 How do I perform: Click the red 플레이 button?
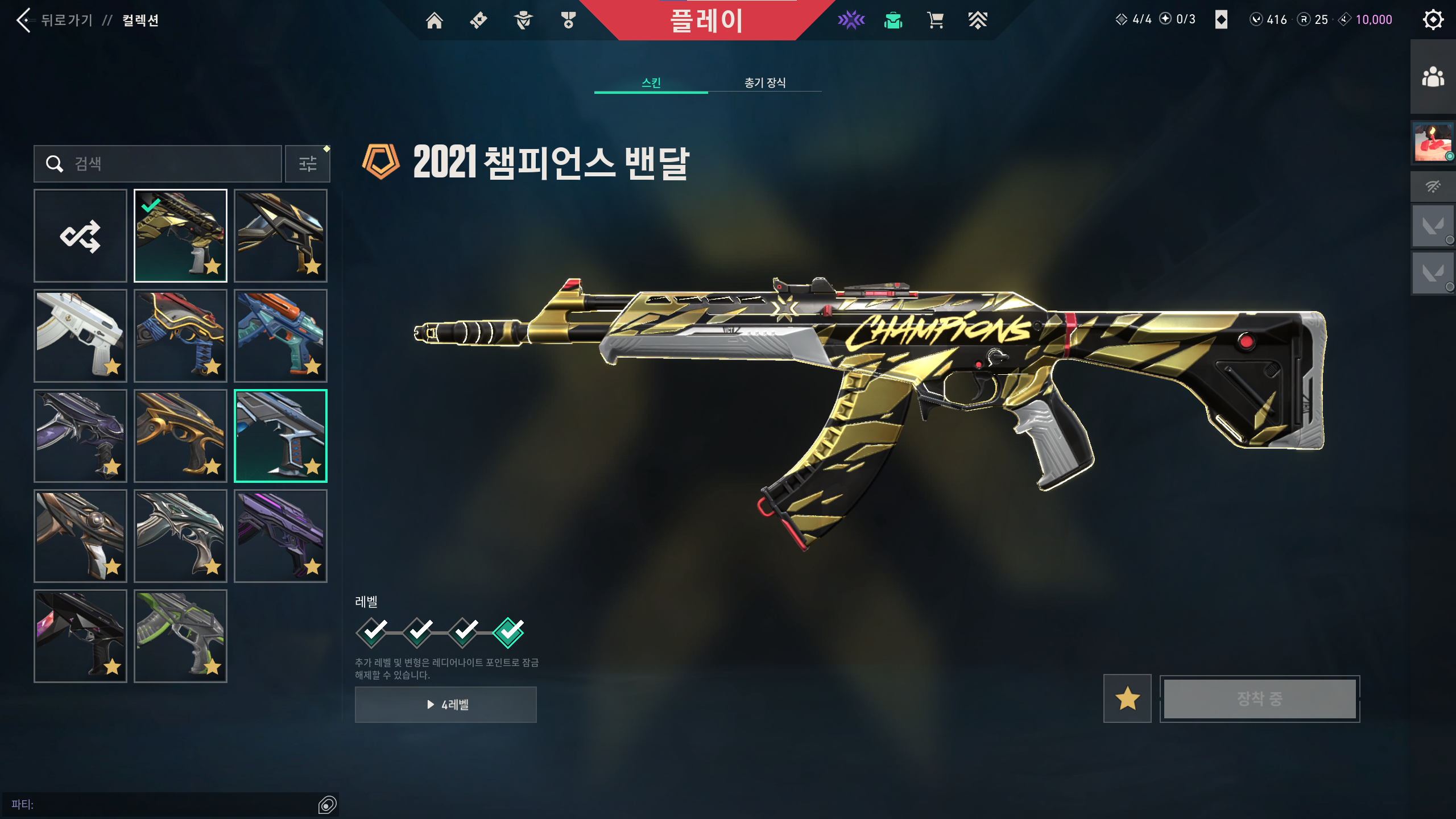(x=706, y=20)
